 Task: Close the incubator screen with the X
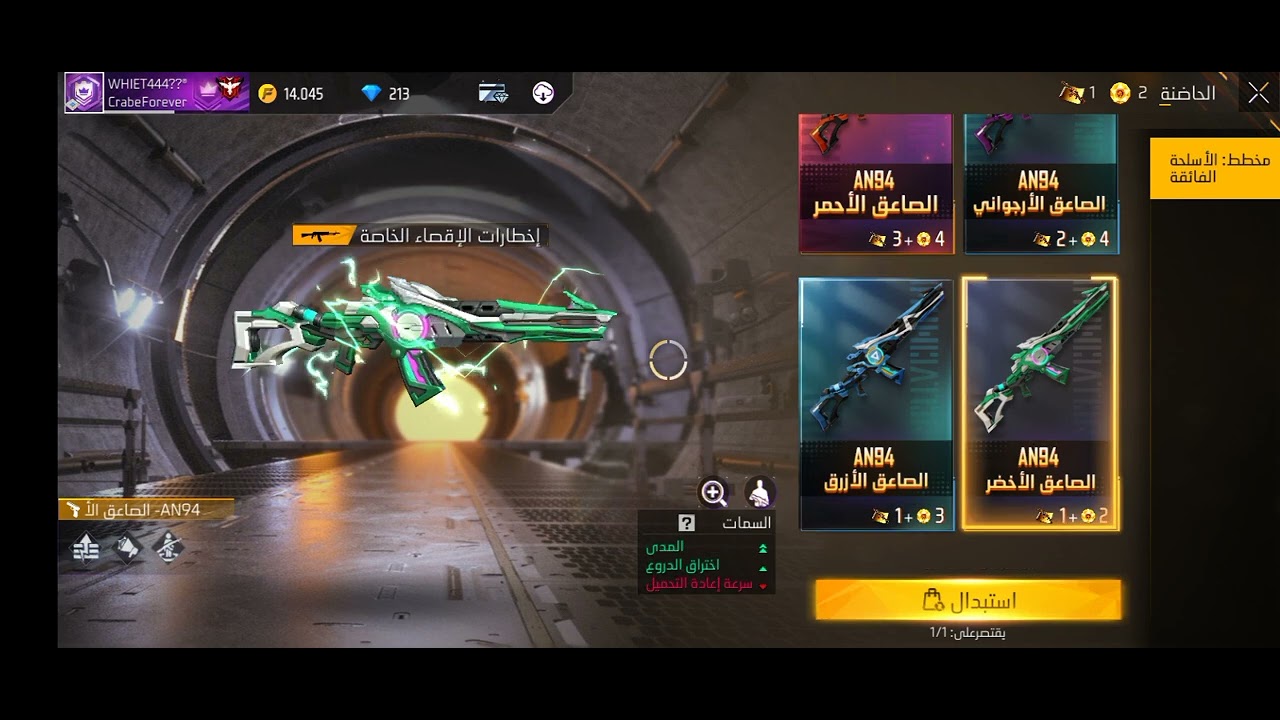[1258, 94]
